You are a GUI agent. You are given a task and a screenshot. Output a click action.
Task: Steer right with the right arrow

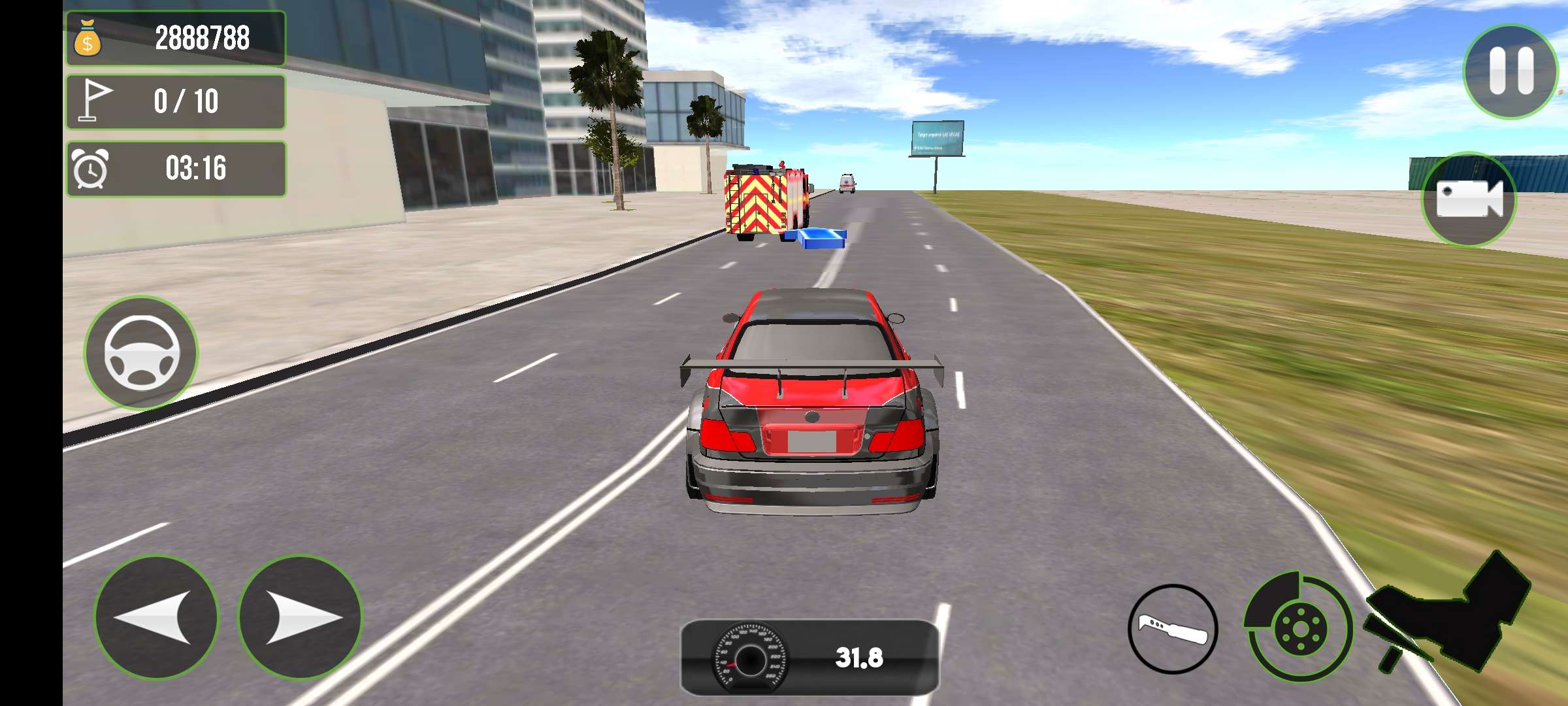coord(300,617)
